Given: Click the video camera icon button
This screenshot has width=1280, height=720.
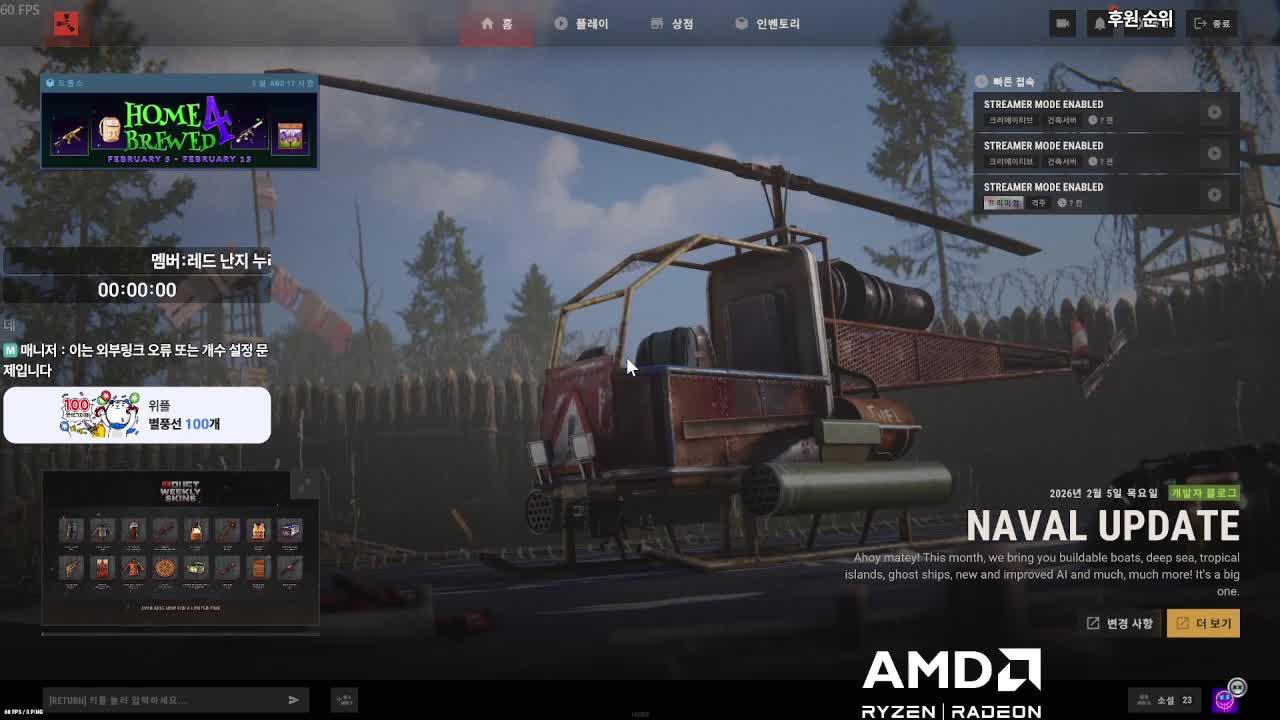Looking at the screenshot, I should tap(1062, 24).
